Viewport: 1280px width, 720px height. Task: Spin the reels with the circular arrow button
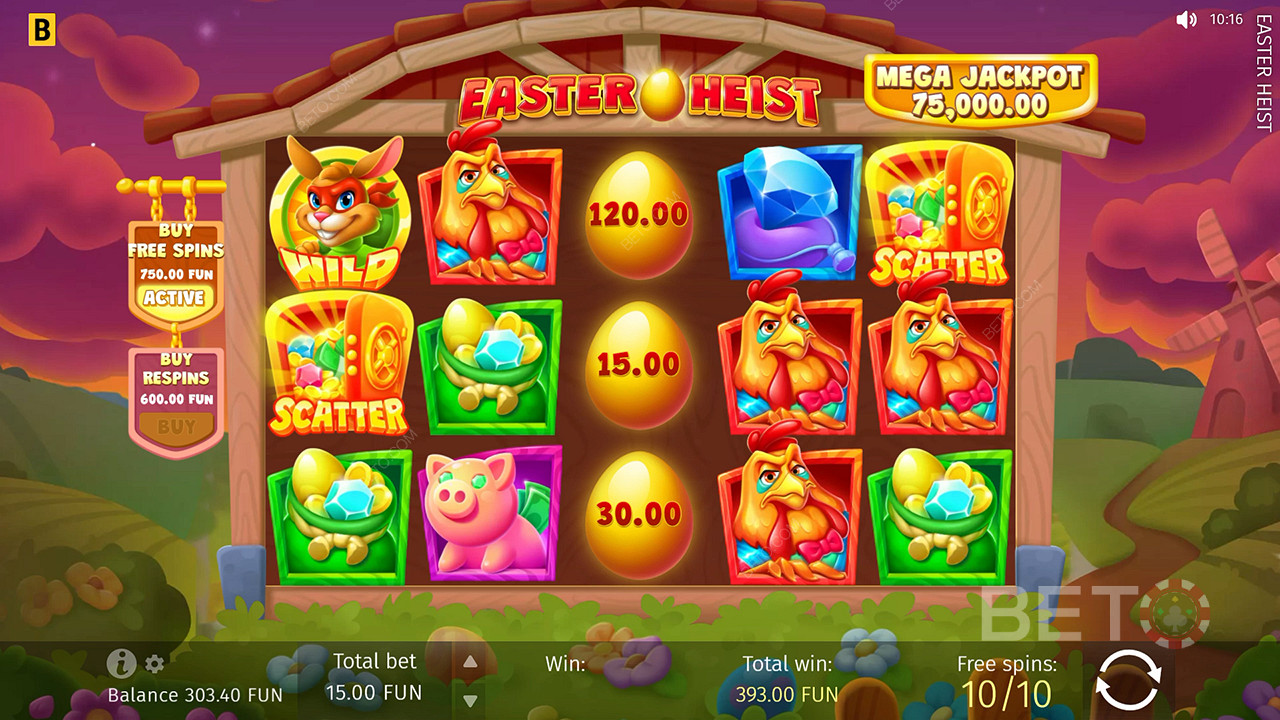pyautogui.click(x=1127, y=682)
